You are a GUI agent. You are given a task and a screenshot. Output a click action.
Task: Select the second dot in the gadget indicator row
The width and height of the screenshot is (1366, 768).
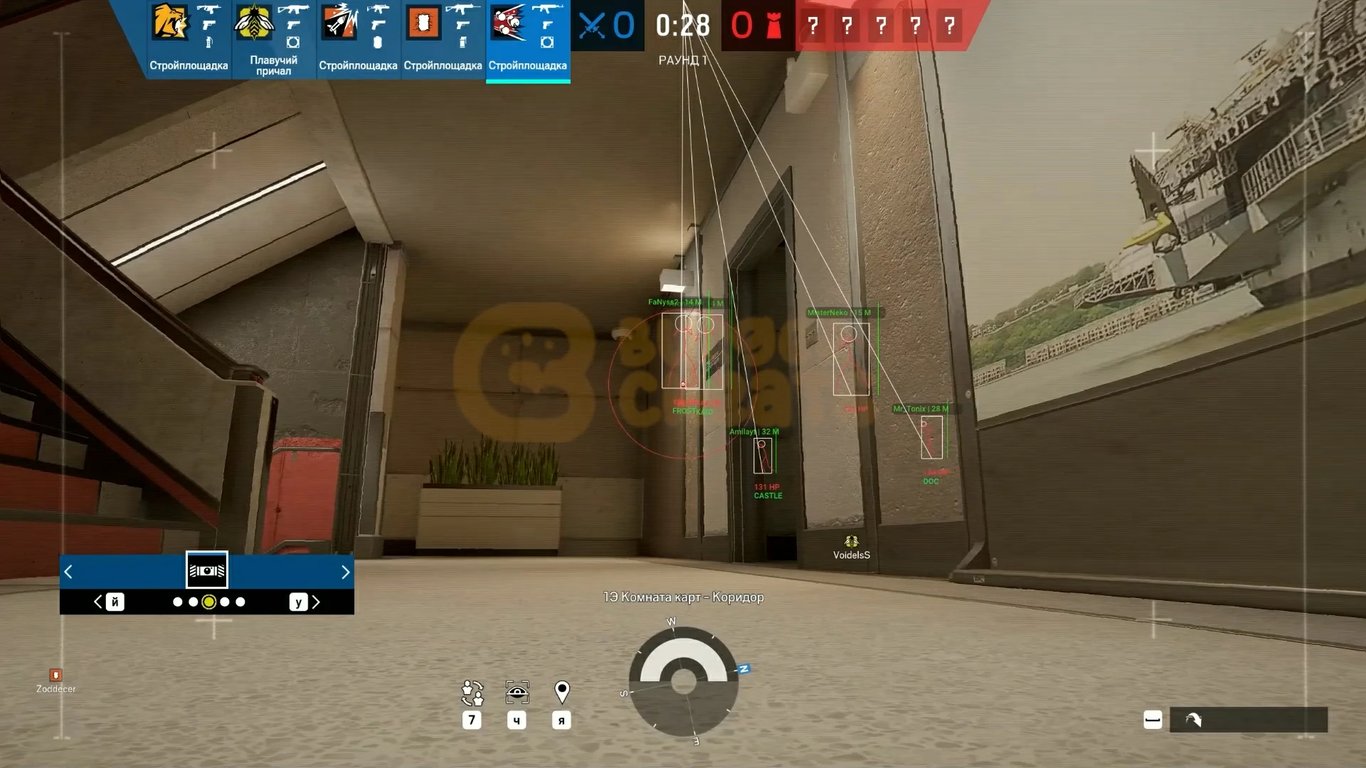click(192, 602)
